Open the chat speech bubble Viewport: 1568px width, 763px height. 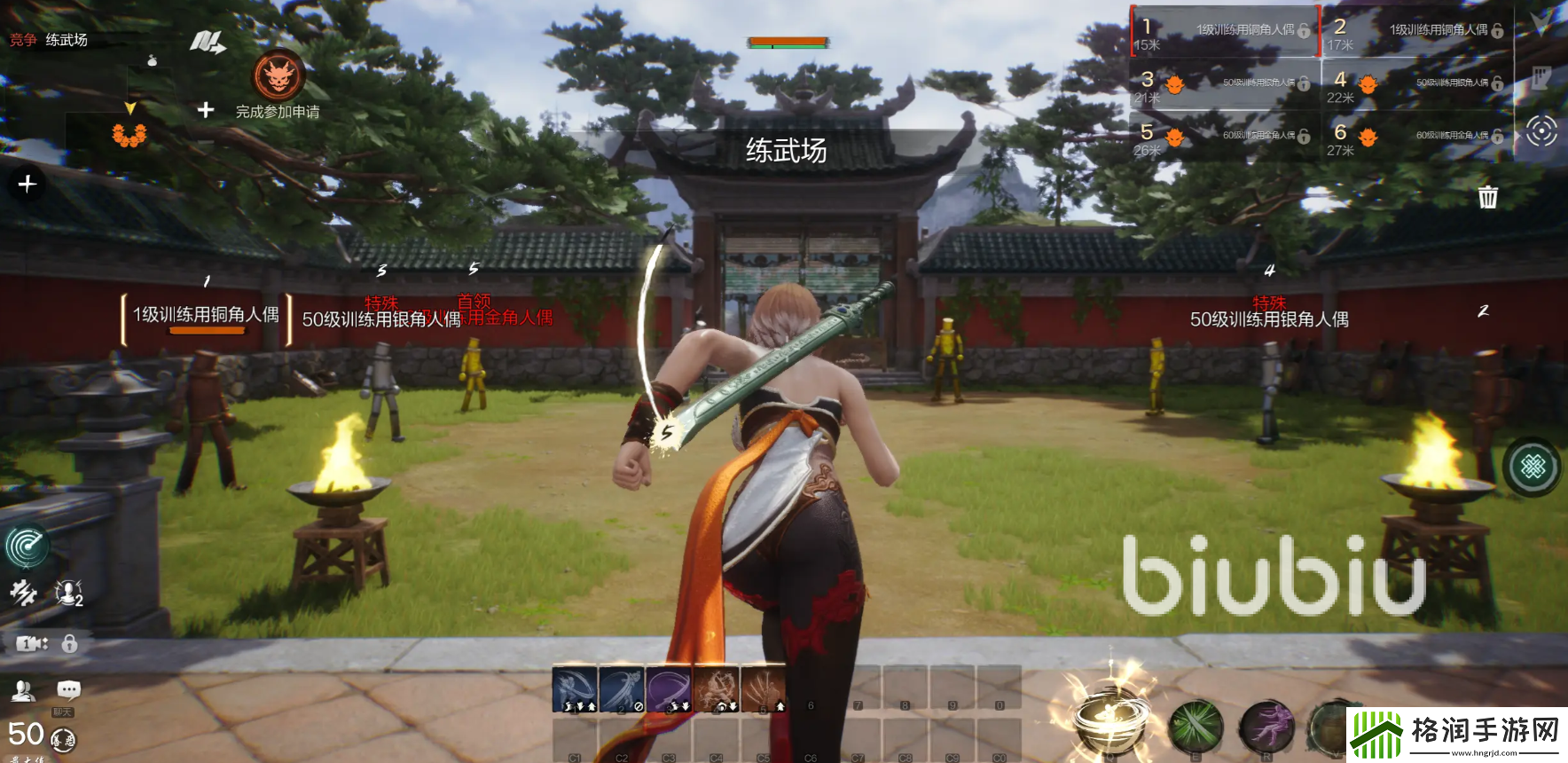[68, 690]
